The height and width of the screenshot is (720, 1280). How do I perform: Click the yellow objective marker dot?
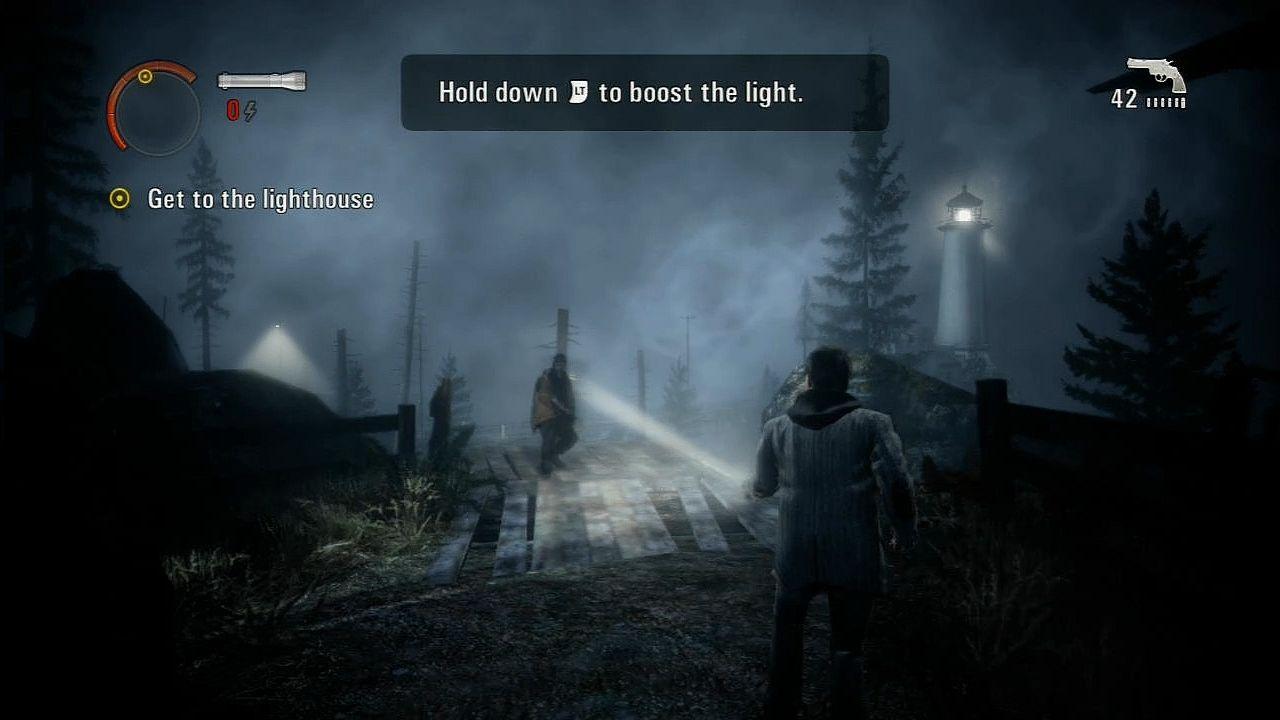coord(120,199)
